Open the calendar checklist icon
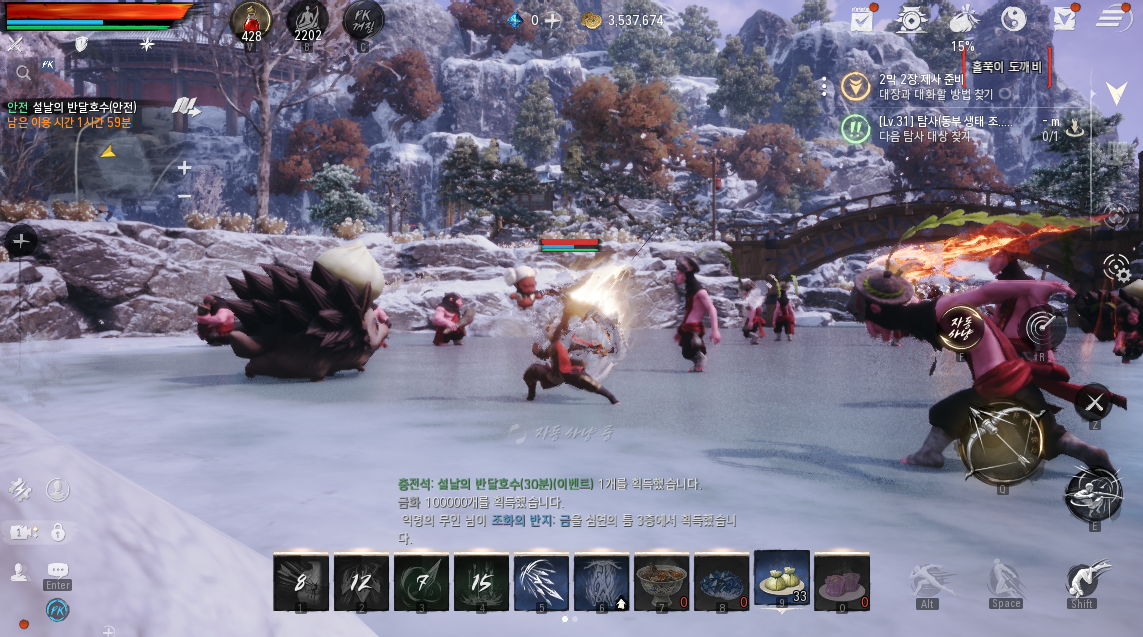 point(861,18)
